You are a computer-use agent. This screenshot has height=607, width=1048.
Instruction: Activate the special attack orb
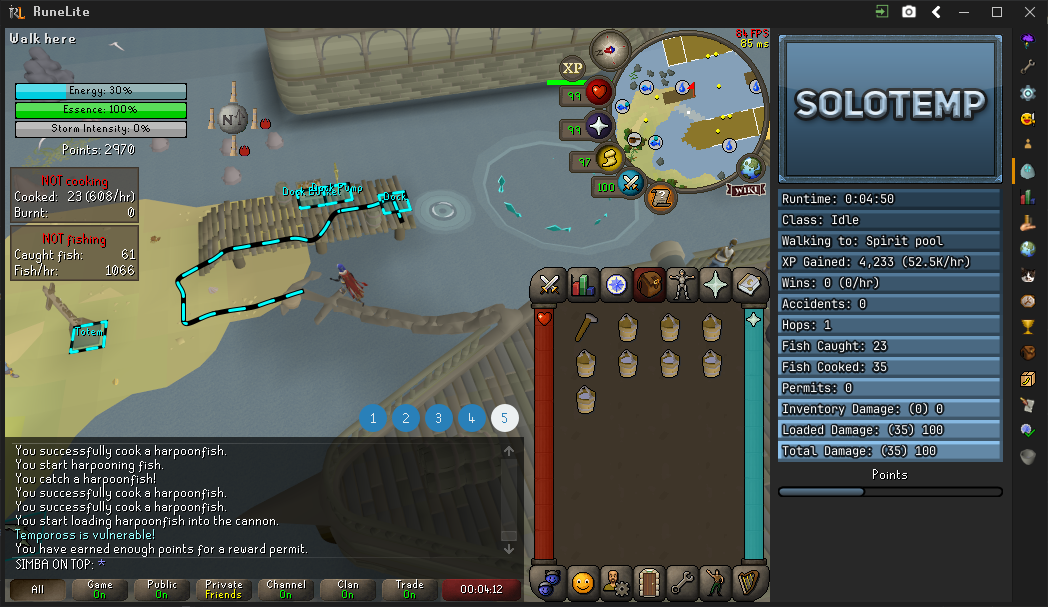[x=630, y=182]
